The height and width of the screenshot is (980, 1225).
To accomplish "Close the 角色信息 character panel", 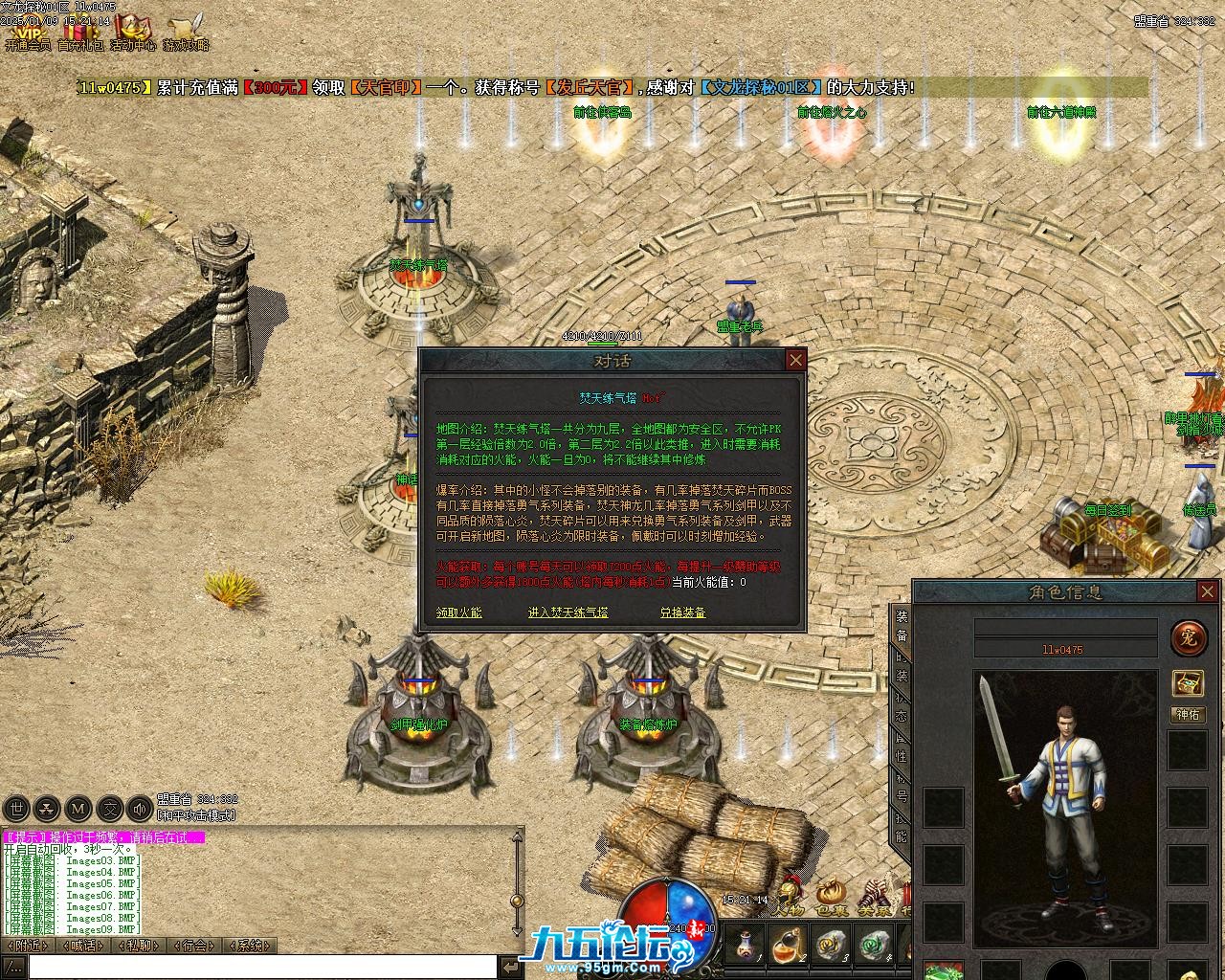I will 1207,592.
